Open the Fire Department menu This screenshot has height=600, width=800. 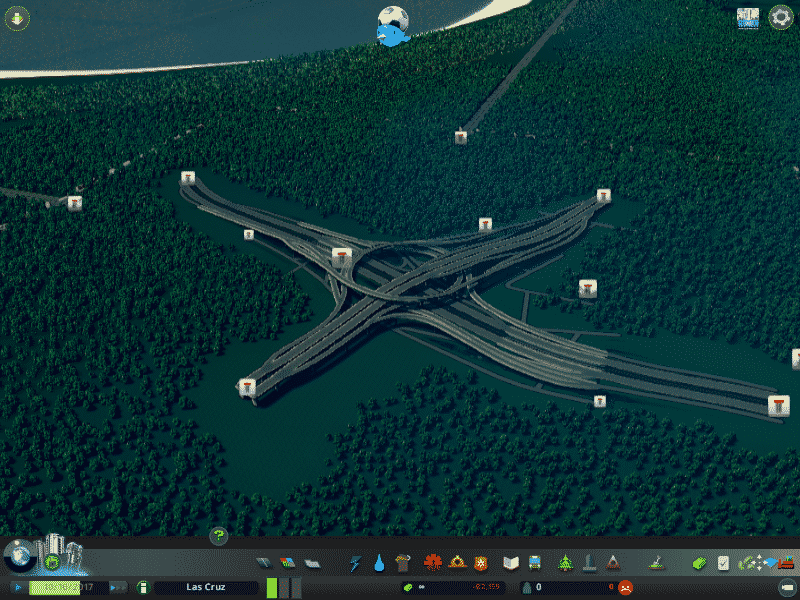tap(457, 563)
